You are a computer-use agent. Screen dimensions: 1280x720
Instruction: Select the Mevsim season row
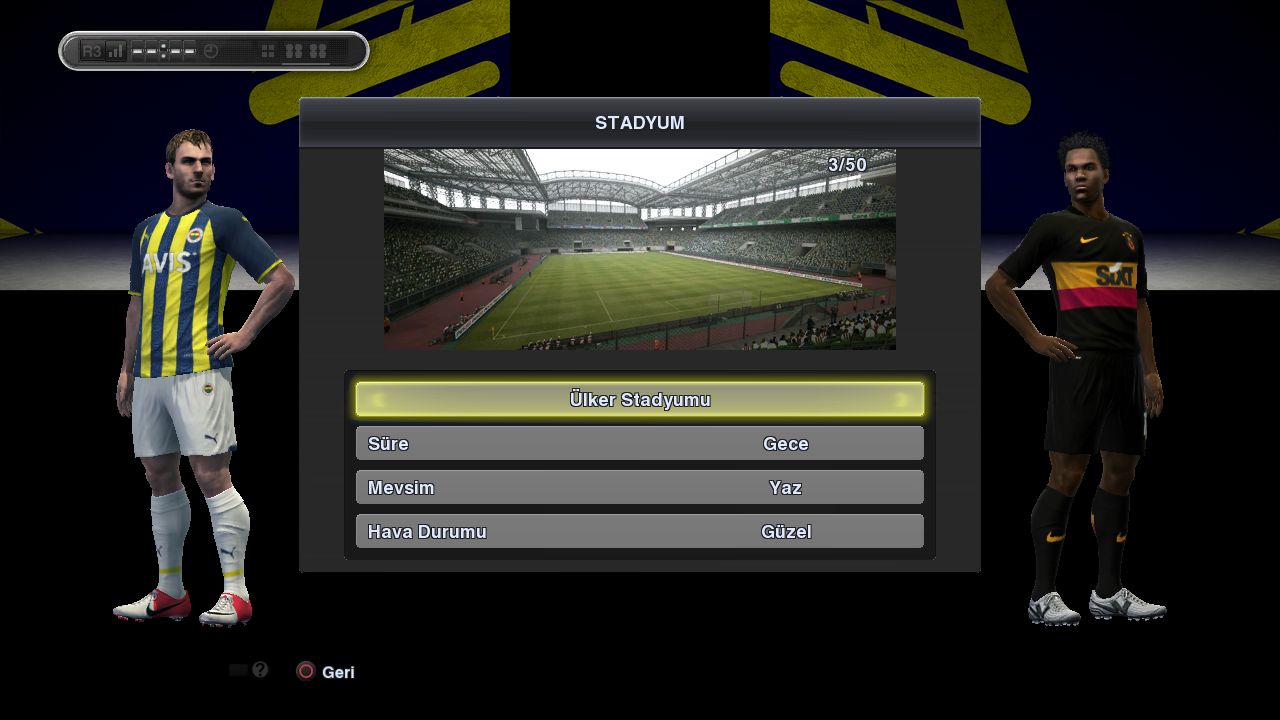coord(640,488)
